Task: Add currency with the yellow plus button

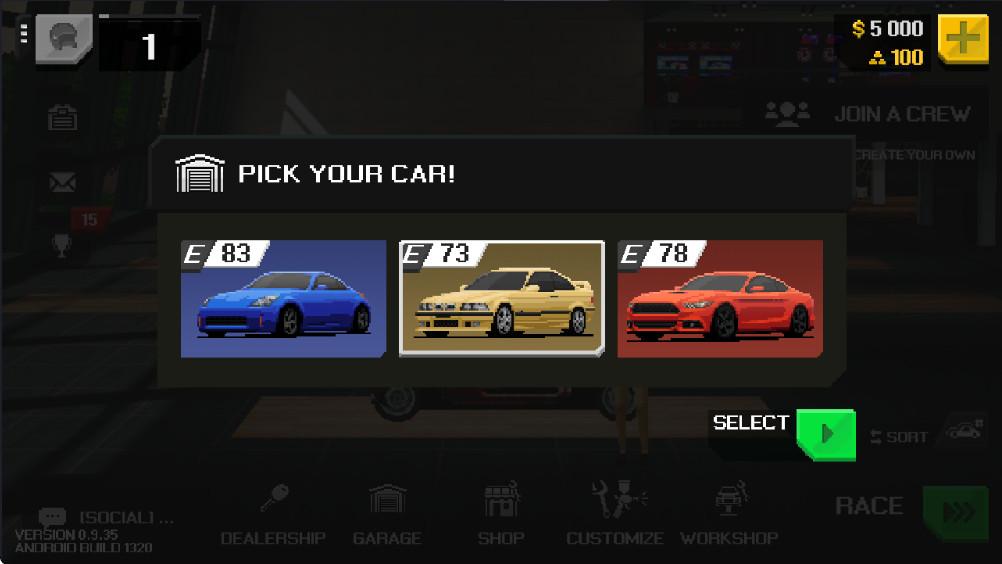Action: [962, 41]
